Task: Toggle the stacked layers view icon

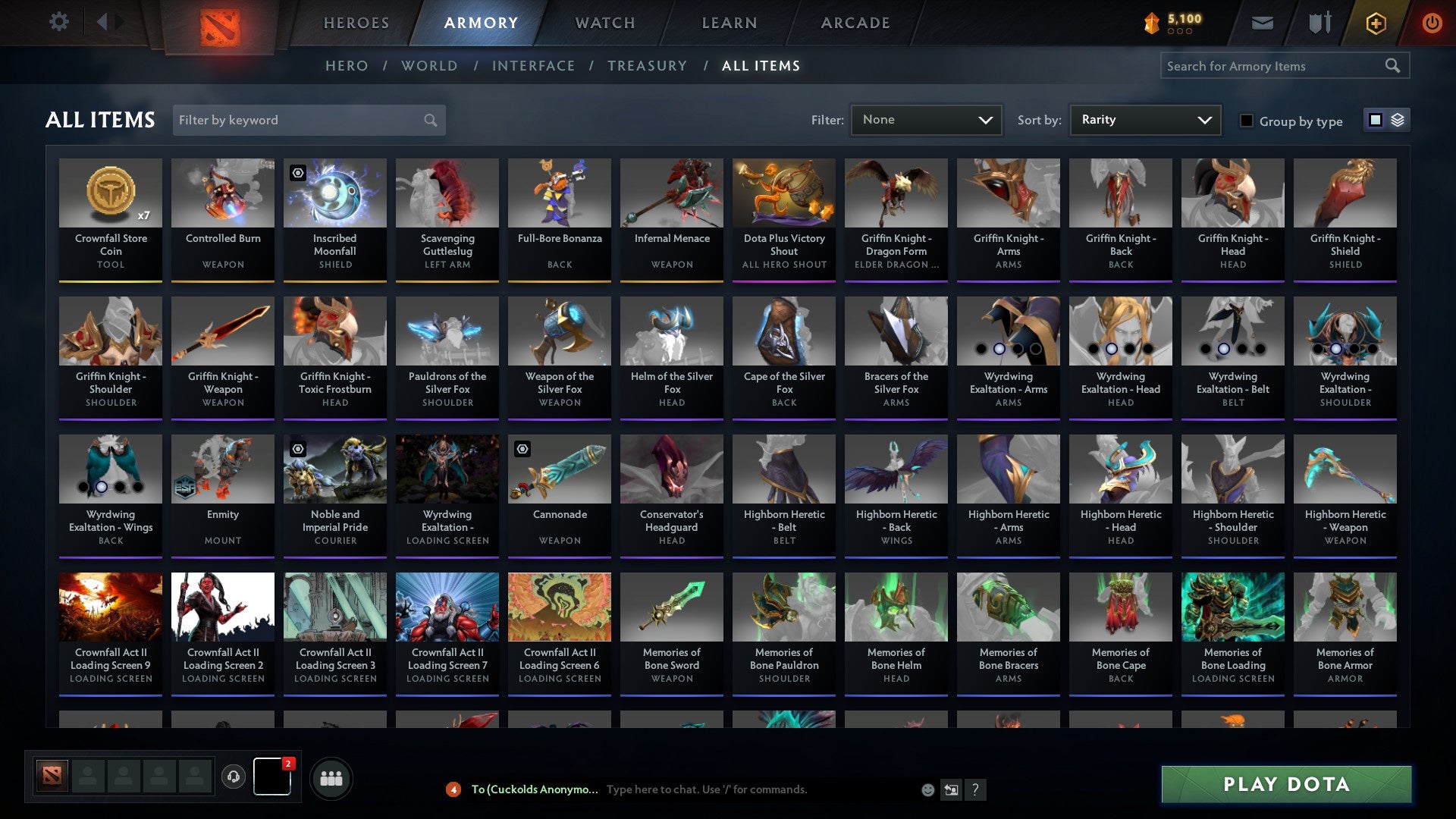Action: tap(1396, 120)
